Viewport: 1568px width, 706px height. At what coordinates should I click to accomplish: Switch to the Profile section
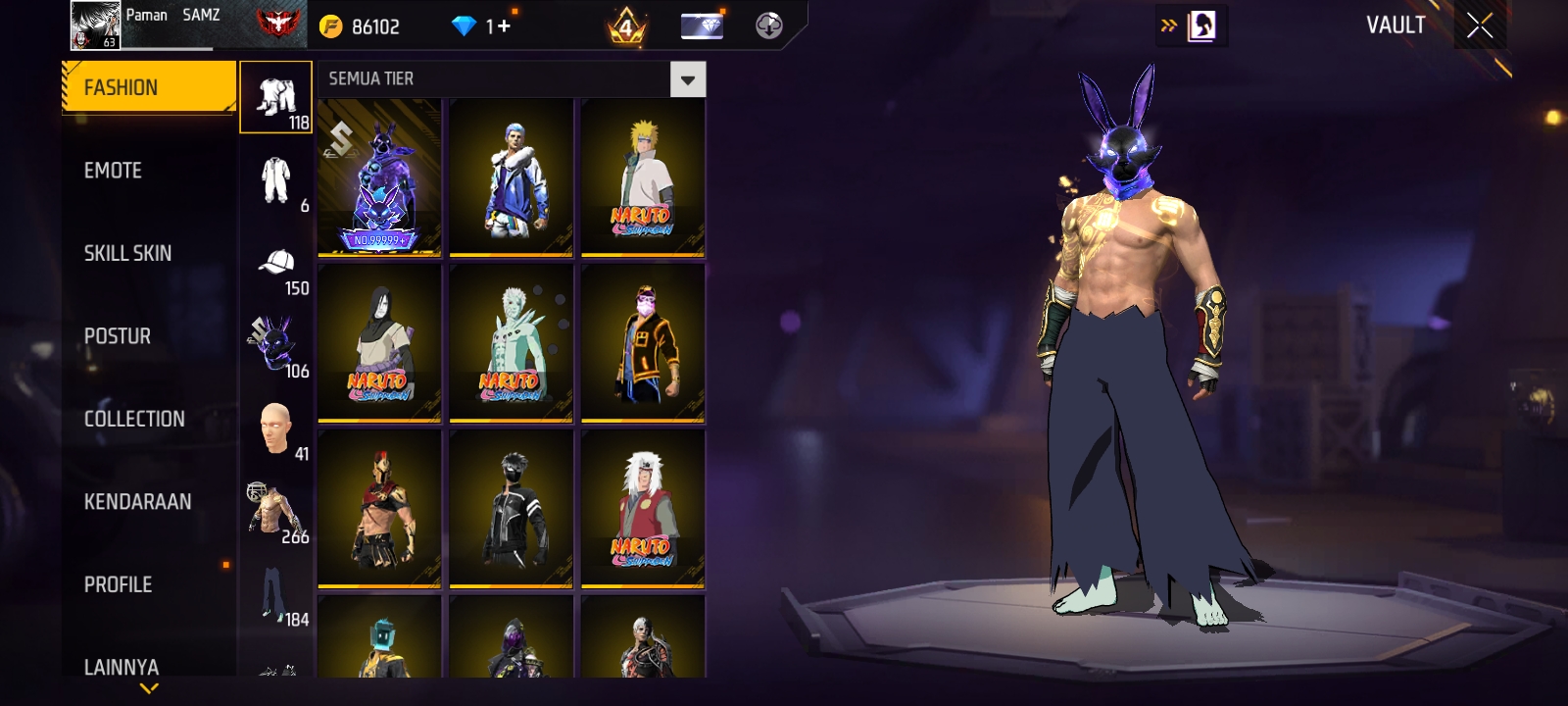119,584
